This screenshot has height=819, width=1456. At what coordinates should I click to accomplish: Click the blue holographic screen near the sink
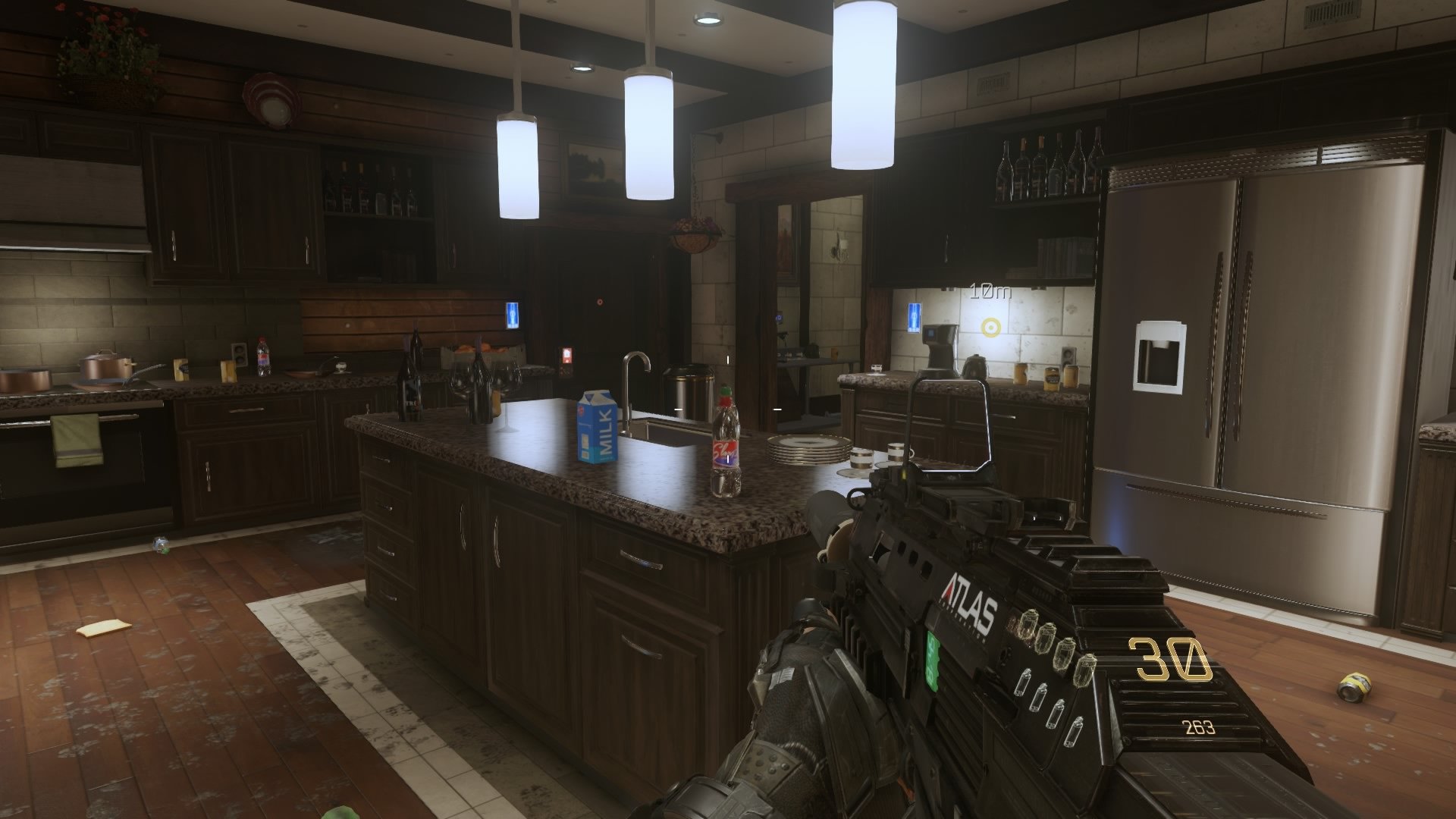[x=513, y=315]
